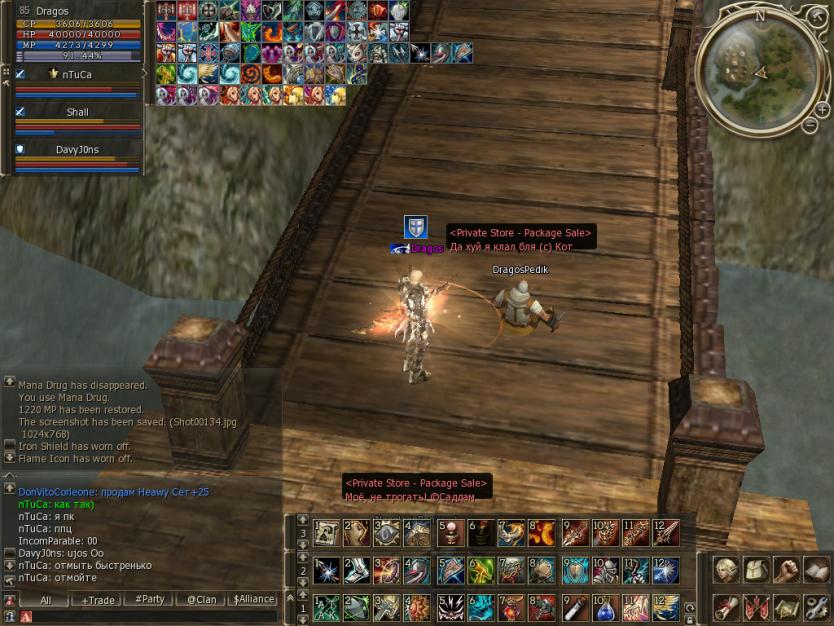Show the @Clan chat tab
Viewport: 834px width, 626px height.
pos(202,600)
